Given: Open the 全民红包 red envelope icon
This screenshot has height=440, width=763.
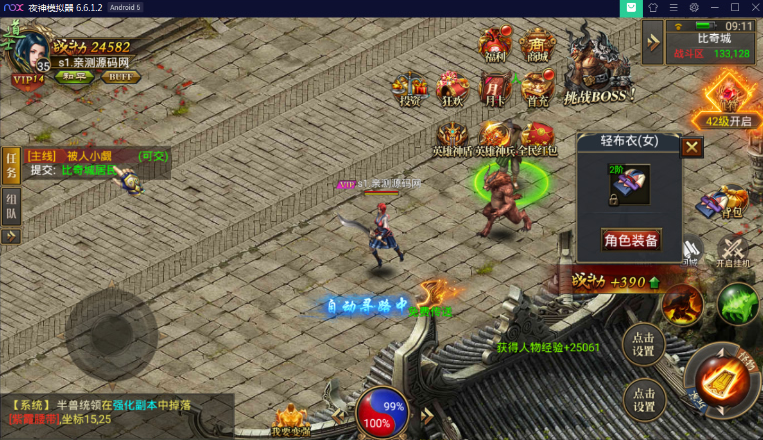Looking at the screenshot, I should click(x=538, y=138).
